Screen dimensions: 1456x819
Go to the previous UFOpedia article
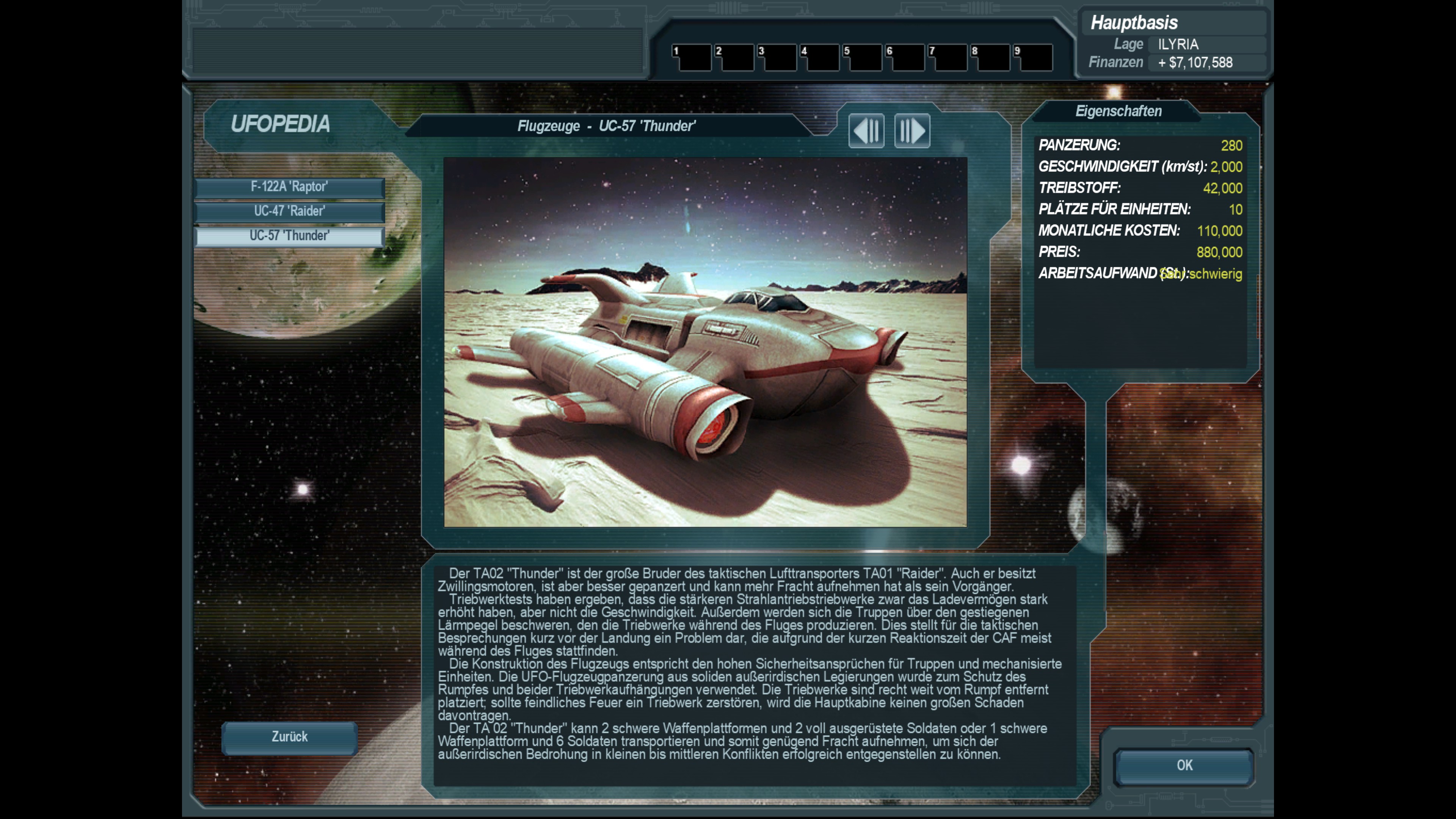tap(866, 131)
